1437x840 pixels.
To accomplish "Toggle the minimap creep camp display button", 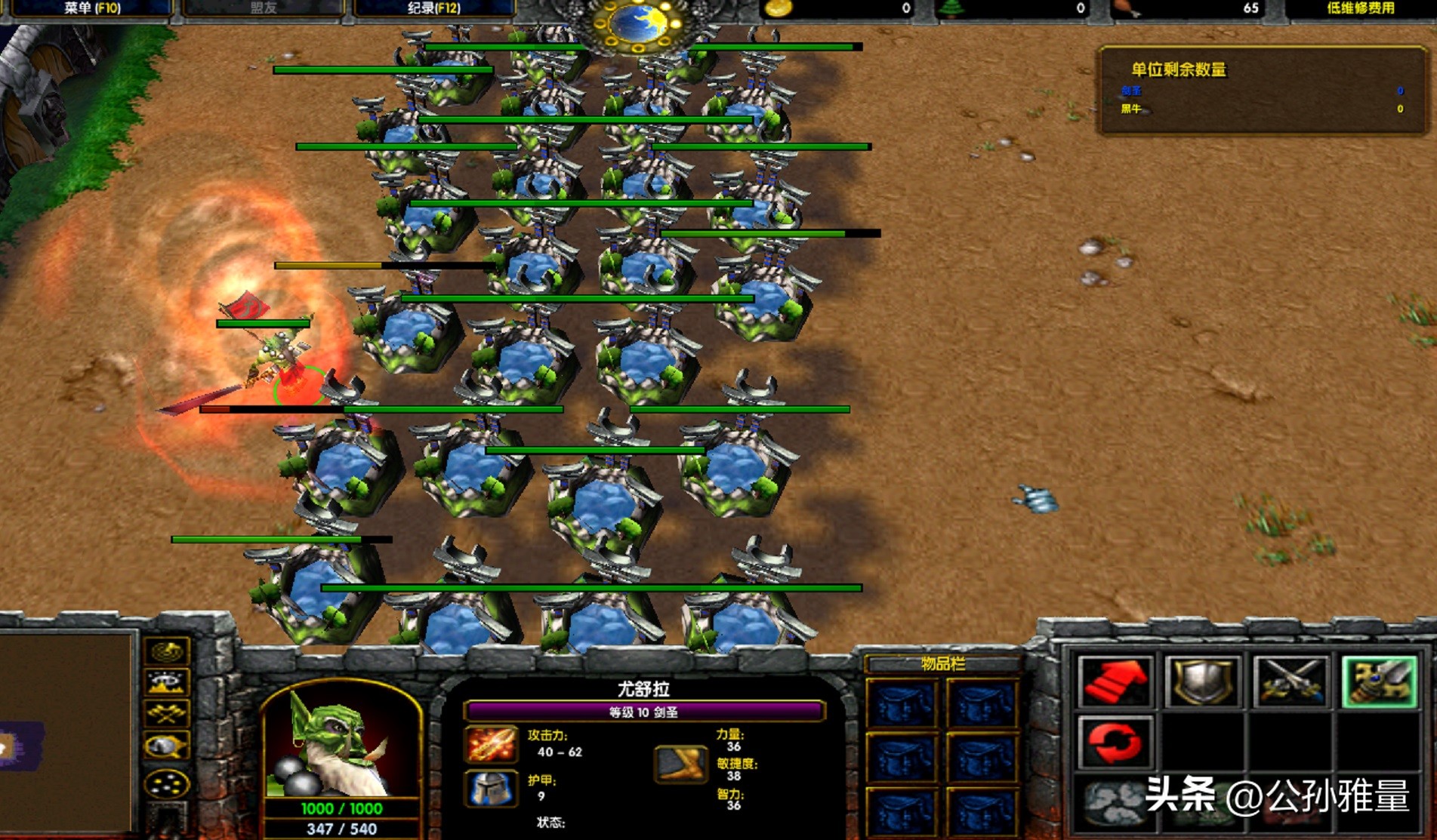I will pyautogui.click(x=167, y=746).
